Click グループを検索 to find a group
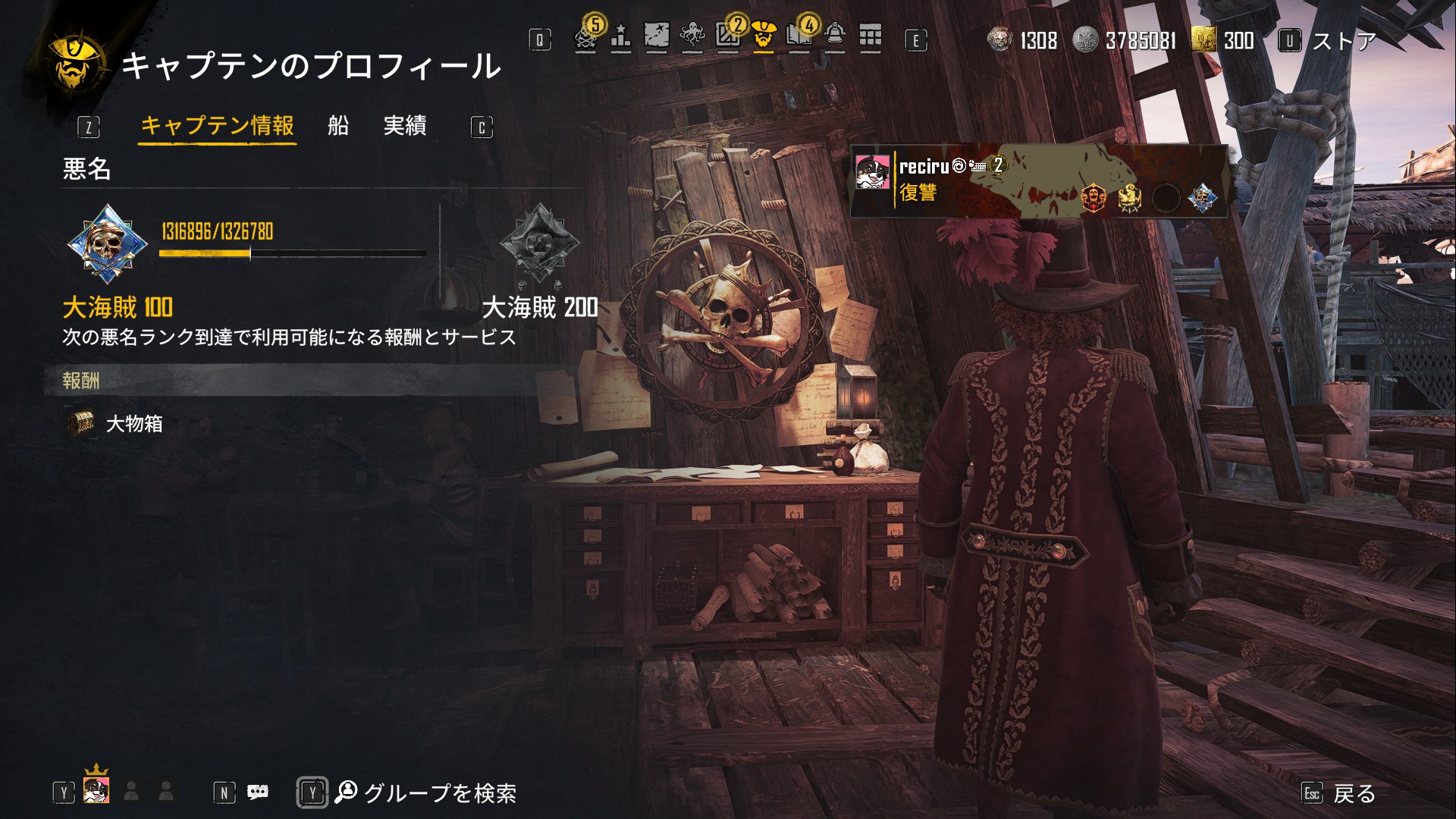 pos(440,793)
